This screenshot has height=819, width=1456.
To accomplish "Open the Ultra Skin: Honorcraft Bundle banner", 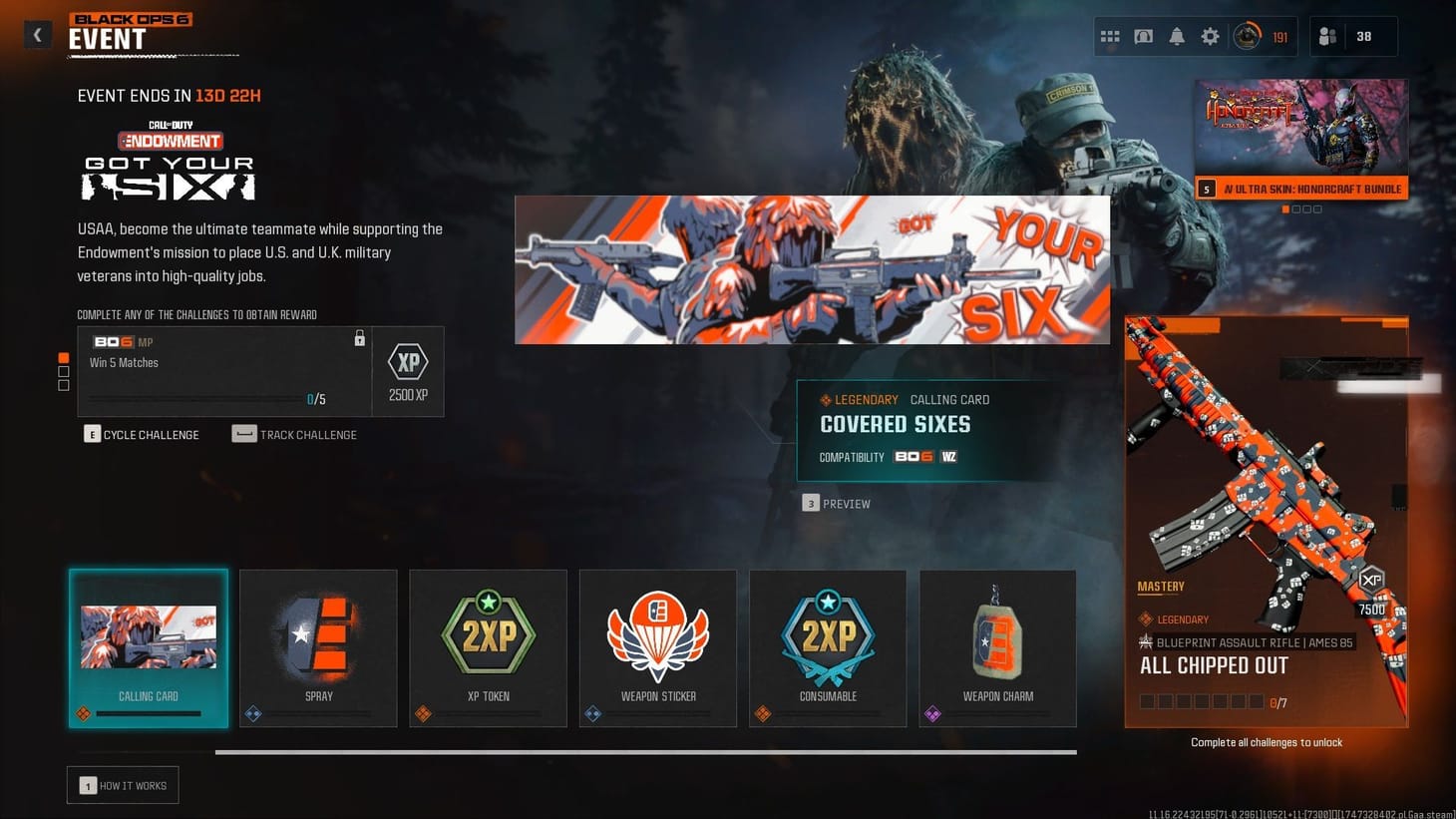I will [x=1299, y=137].
